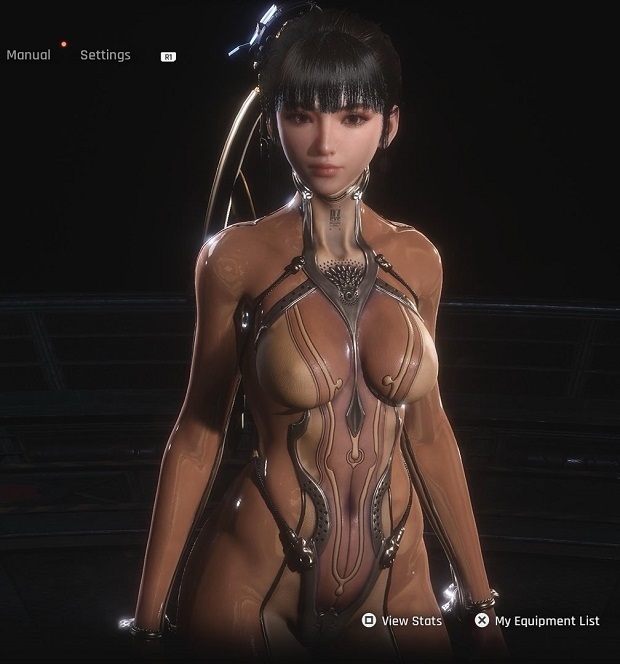The width and height of the screenshot is (620, 664).
Task: Open My Equipment List
Action: 538,621
